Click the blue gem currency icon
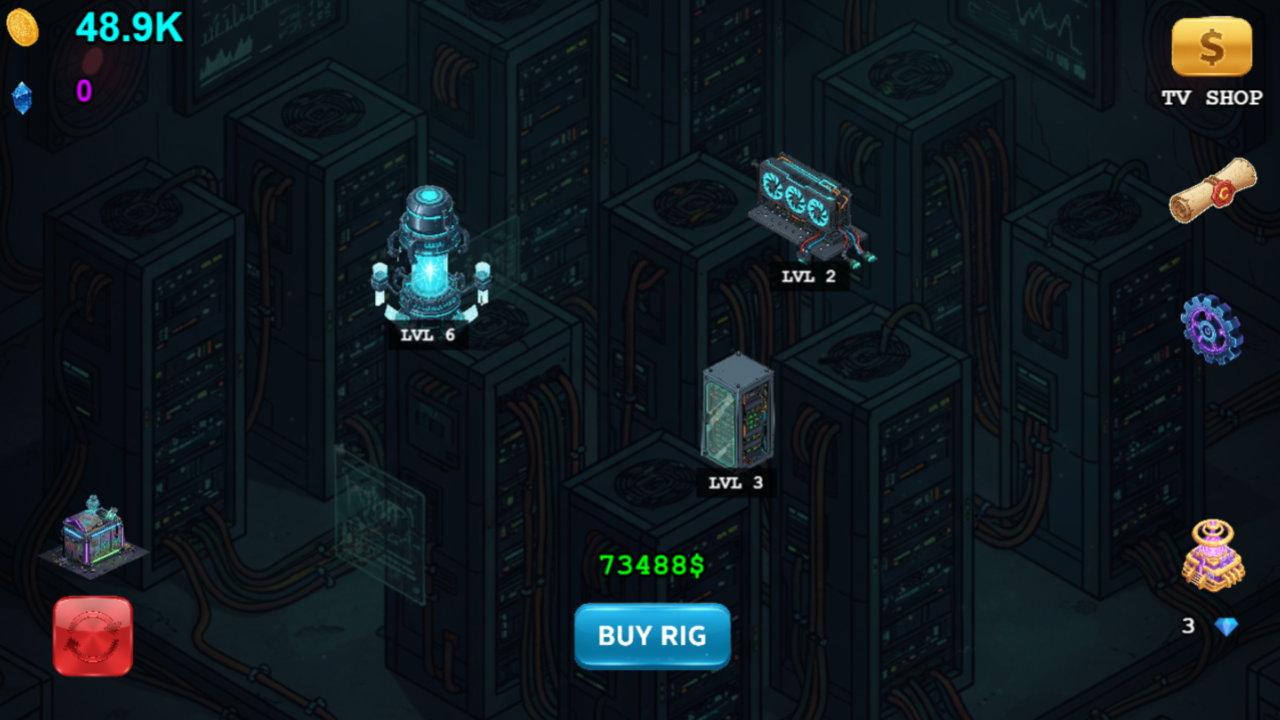Image resolution: width=1280 pixels, height=720 pixels. [20, 97]
